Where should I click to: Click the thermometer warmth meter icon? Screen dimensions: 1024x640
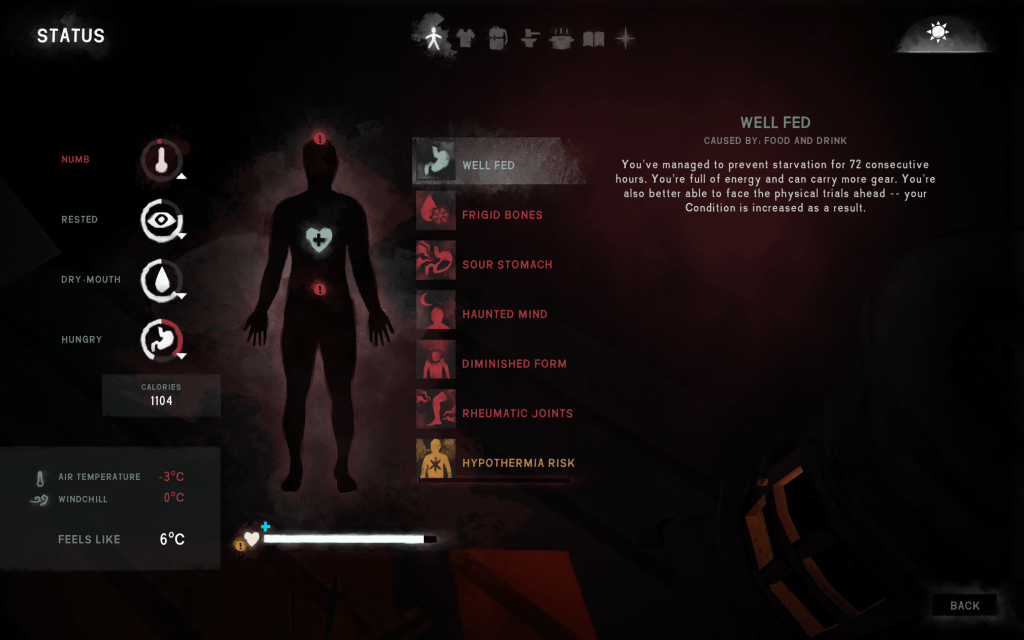160,159
